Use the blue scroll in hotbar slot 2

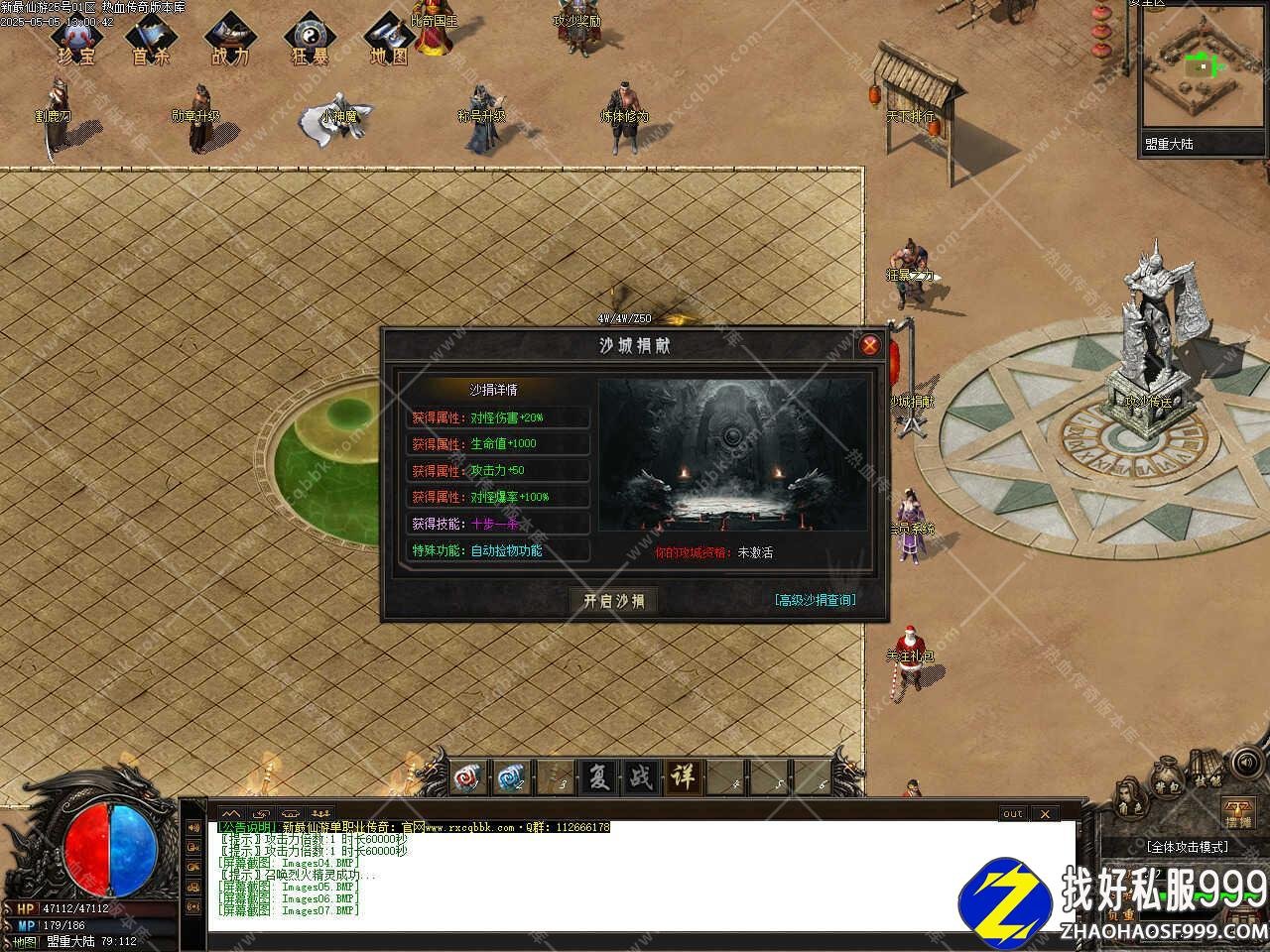(x=512, y=776)
